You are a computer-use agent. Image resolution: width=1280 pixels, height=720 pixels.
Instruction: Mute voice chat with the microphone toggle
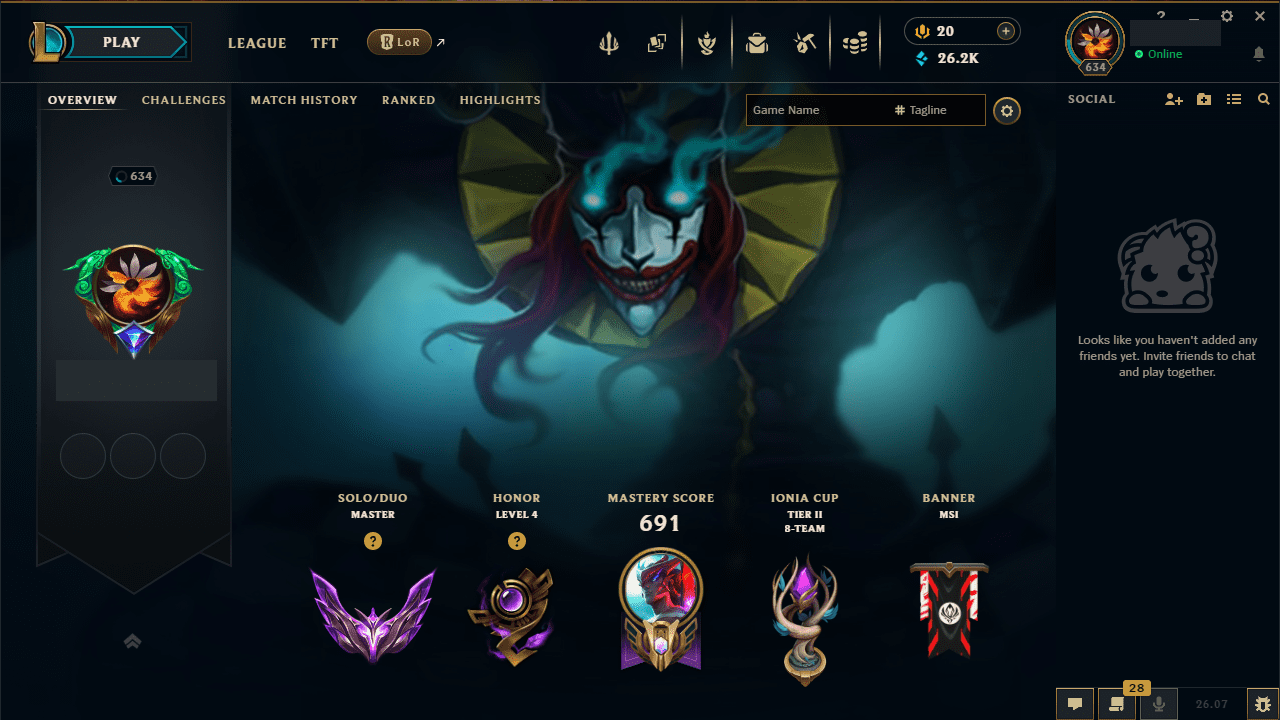click(1157, 703)
